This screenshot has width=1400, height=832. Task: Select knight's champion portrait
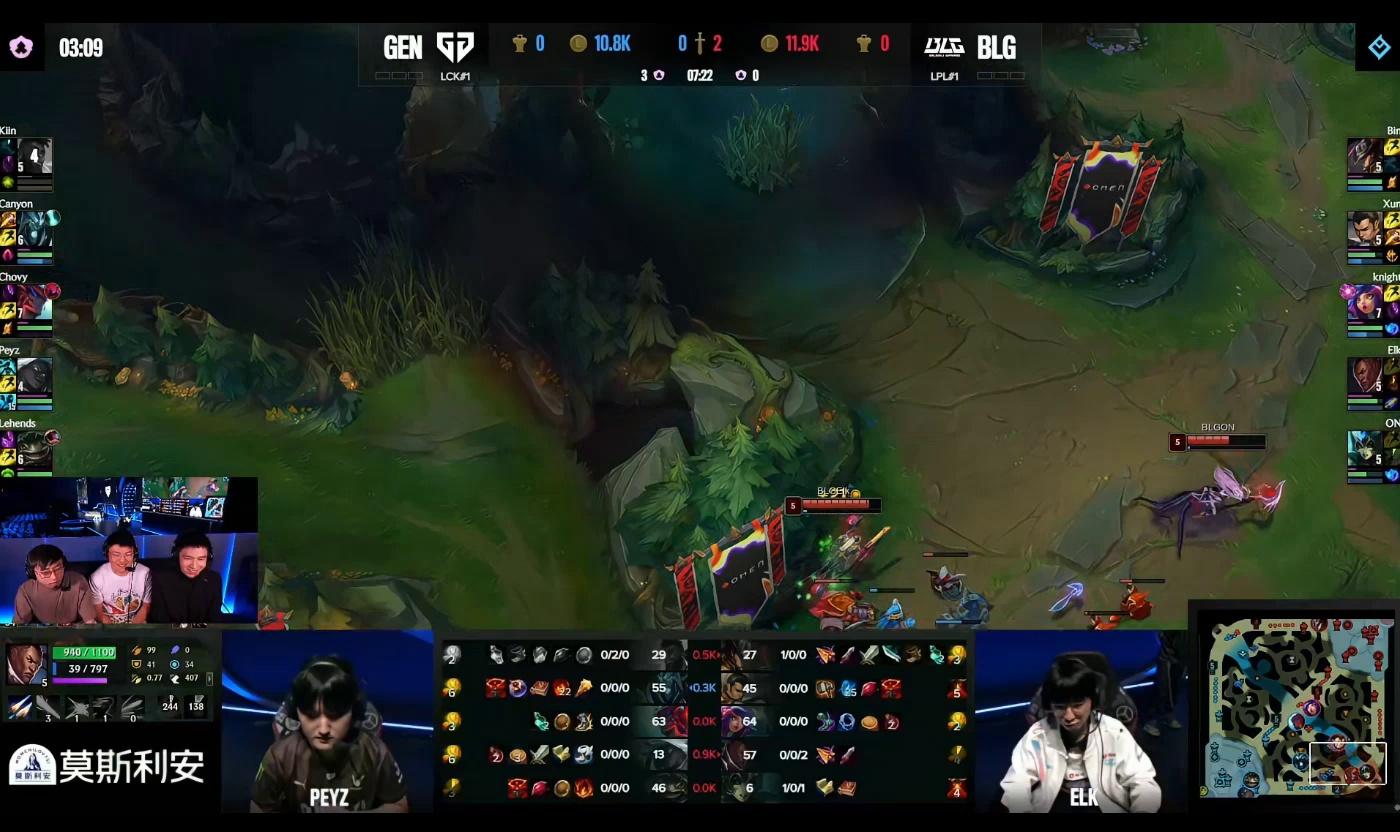click(x=1364, y=303)
